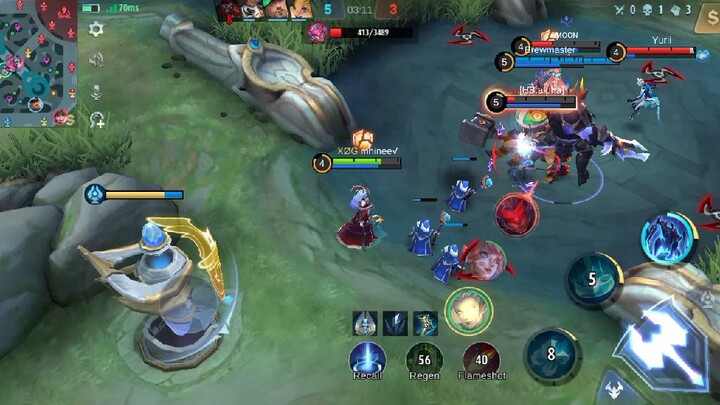Cast the Flameshot battle spell
This screenshot has height=405, width=720.
pyautogui.click(x=482, y=359)
